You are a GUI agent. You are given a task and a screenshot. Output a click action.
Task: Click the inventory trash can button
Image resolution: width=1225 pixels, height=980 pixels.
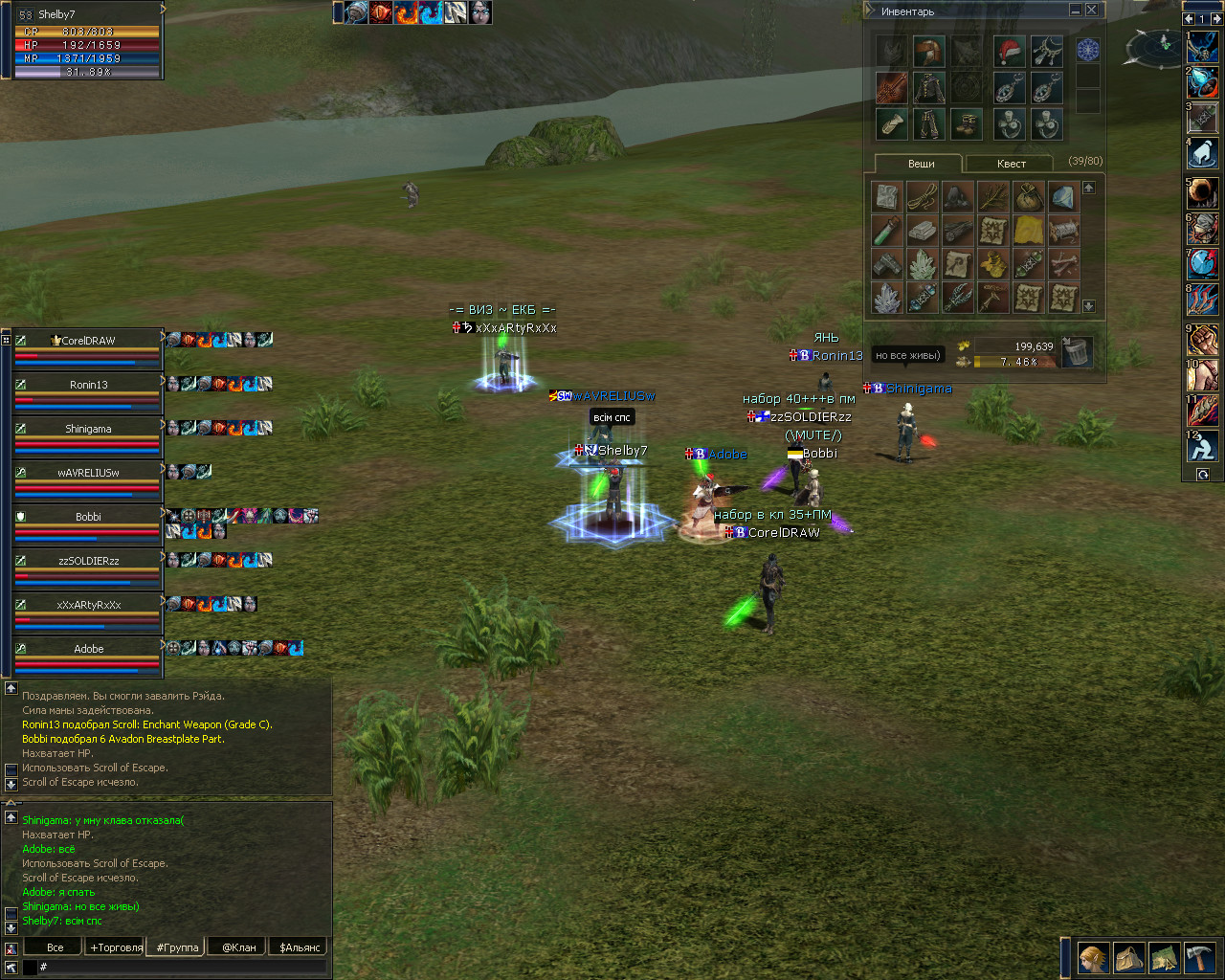(1077, 353)
